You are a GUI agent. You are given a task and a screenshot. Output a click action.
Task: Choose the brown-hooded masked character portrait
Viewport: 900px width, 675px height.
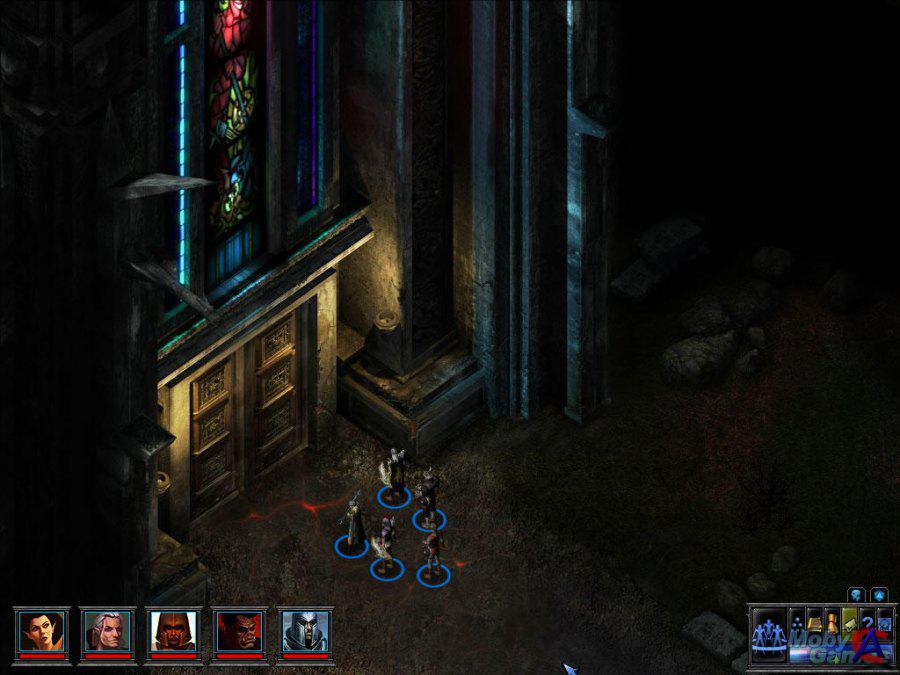pos(173,631)
